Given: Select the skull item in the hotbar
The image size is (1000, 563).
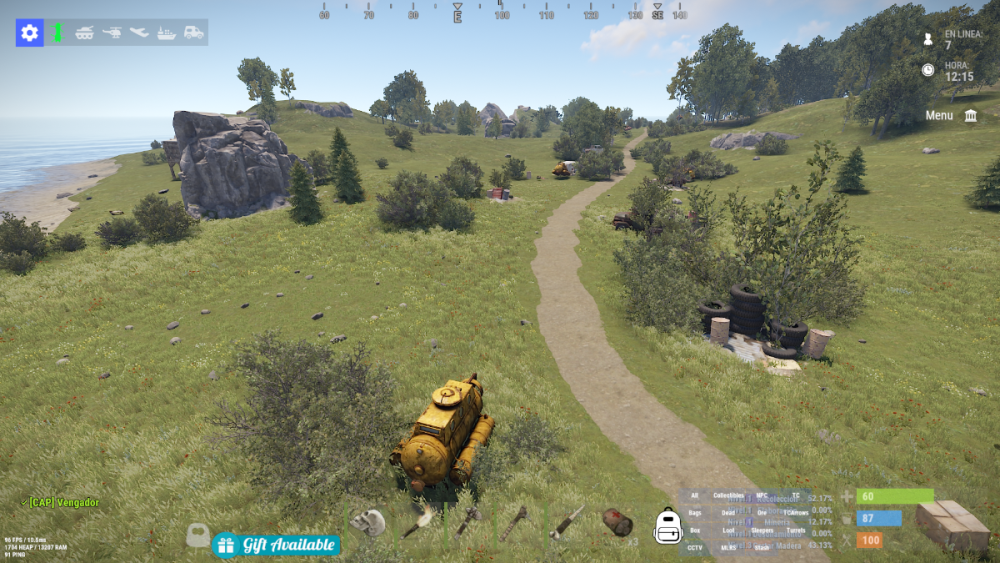Looking at the screenshot, I should pos(368,522).
